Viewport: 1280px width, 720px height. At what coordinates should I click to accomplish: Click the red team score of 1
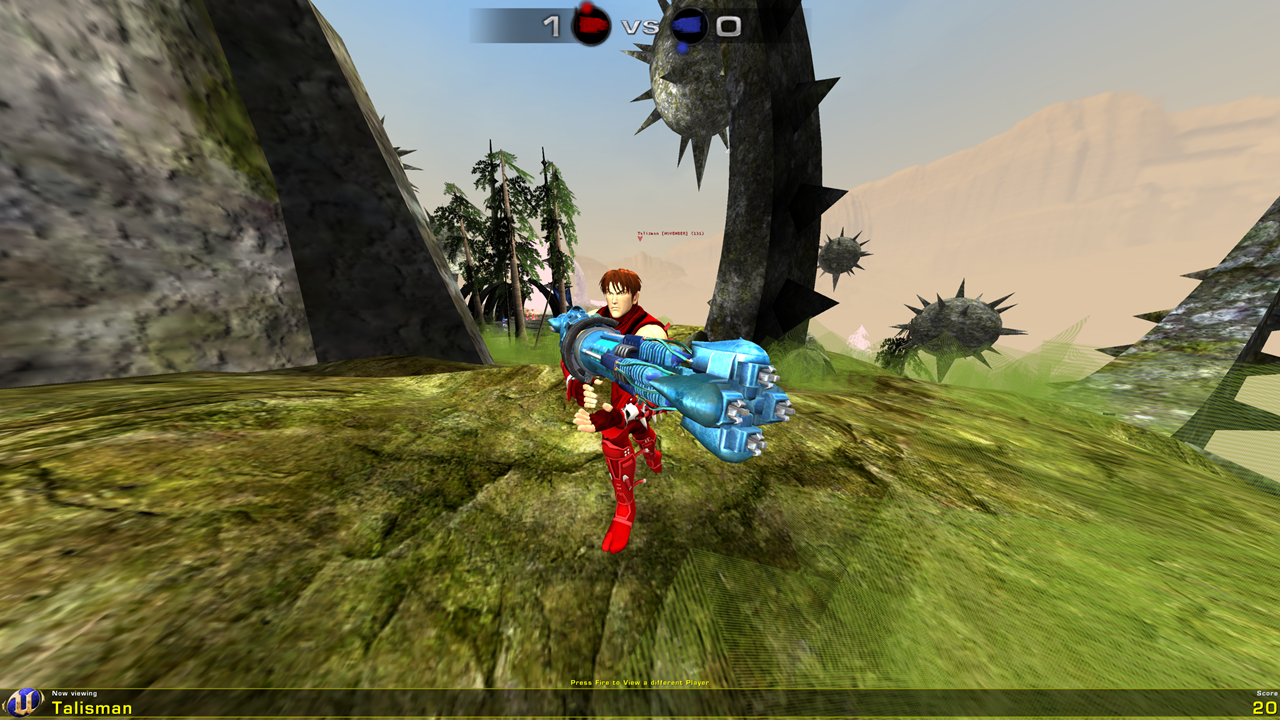[551, 25]
